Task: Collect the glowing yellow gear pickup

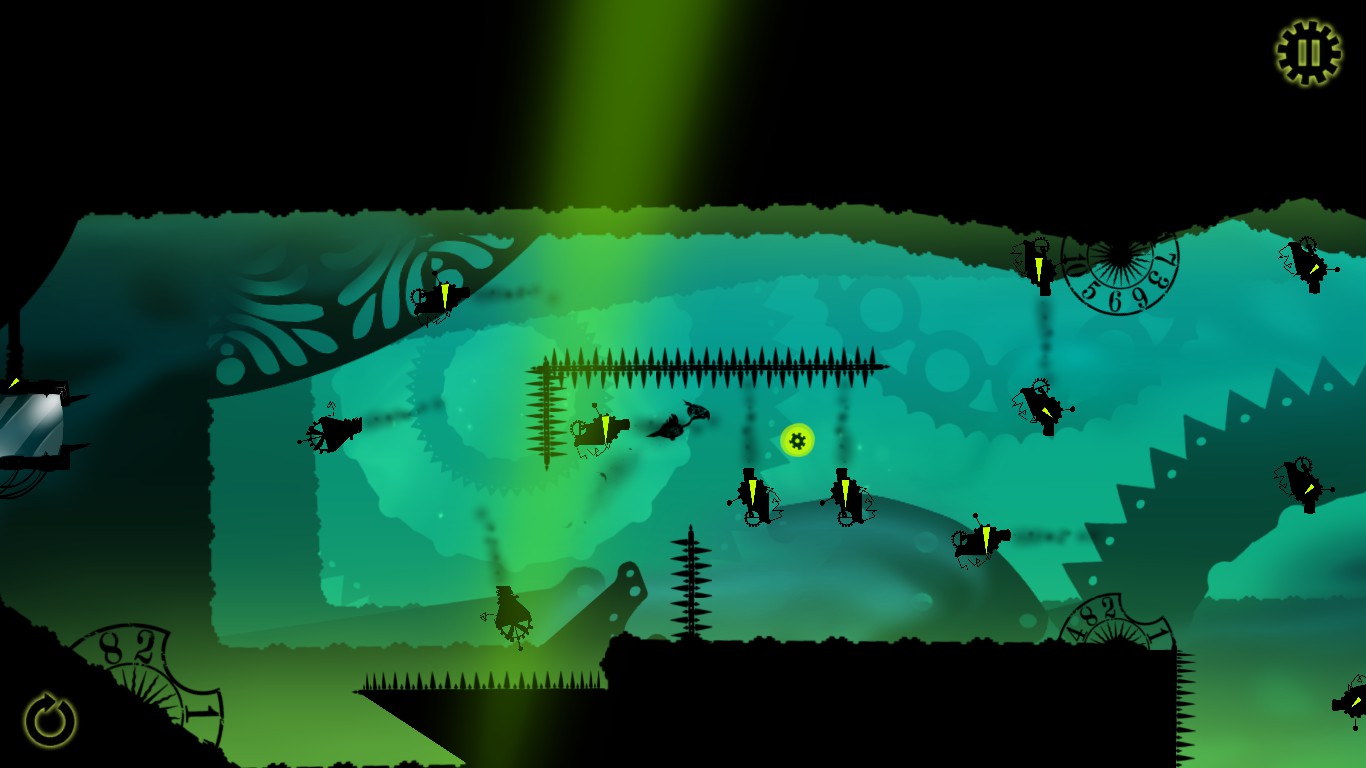Action: point(795,440)
